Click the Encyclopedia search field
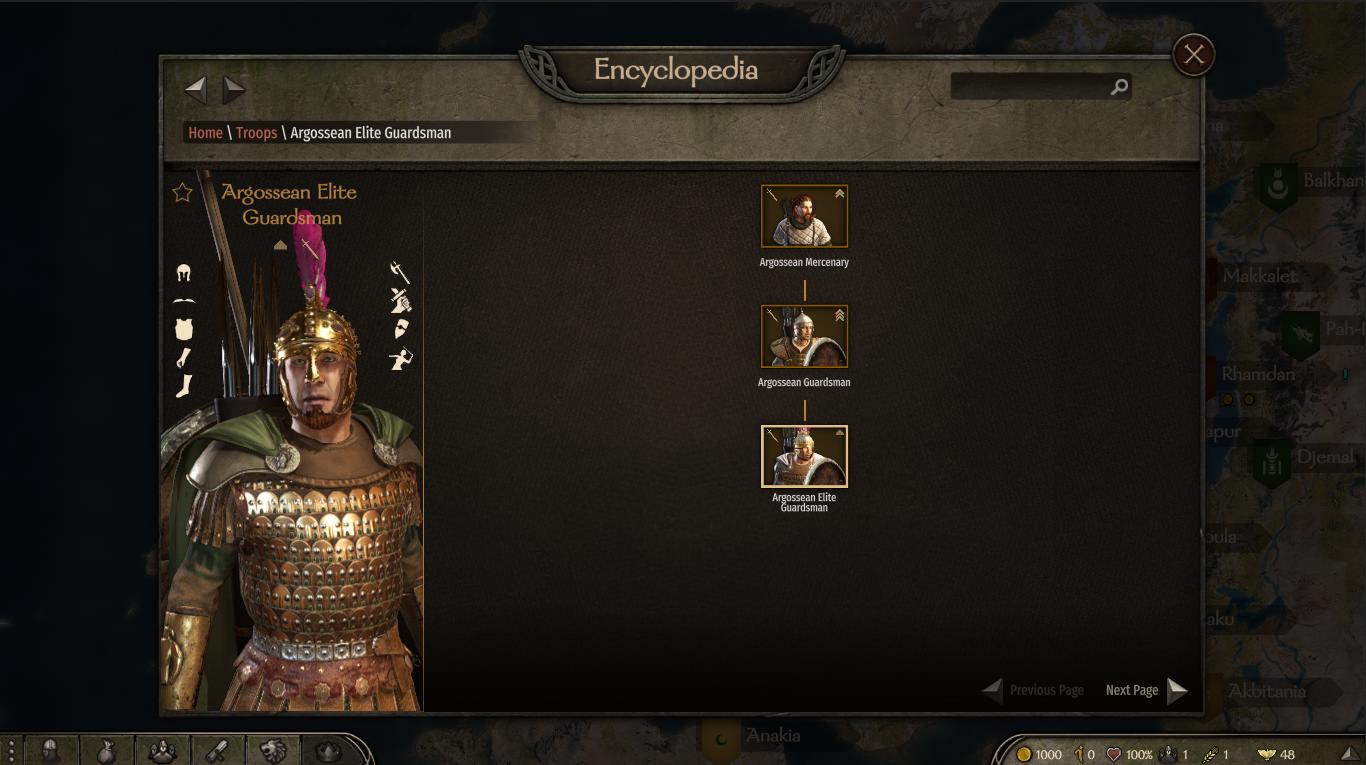 pos(1030,87)
